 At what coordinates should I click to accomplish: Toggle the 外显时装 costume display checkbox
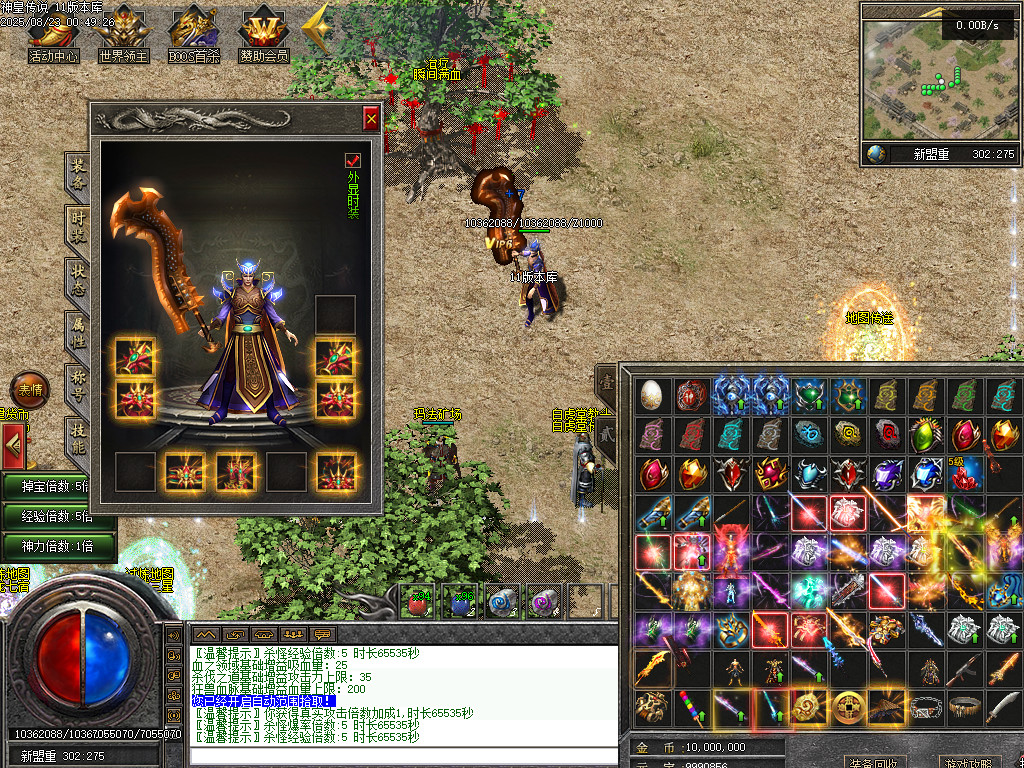coord(352,160)
